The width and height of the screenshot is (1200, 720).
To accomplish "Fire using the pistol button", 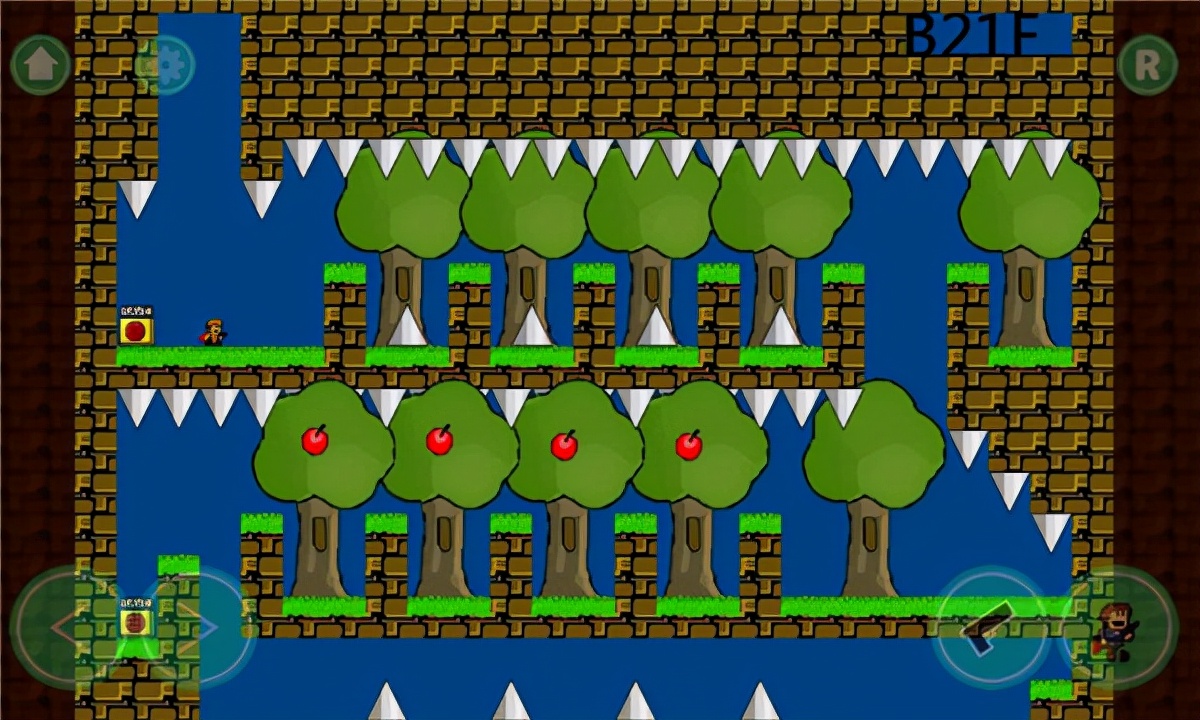I will pos(989,627).
